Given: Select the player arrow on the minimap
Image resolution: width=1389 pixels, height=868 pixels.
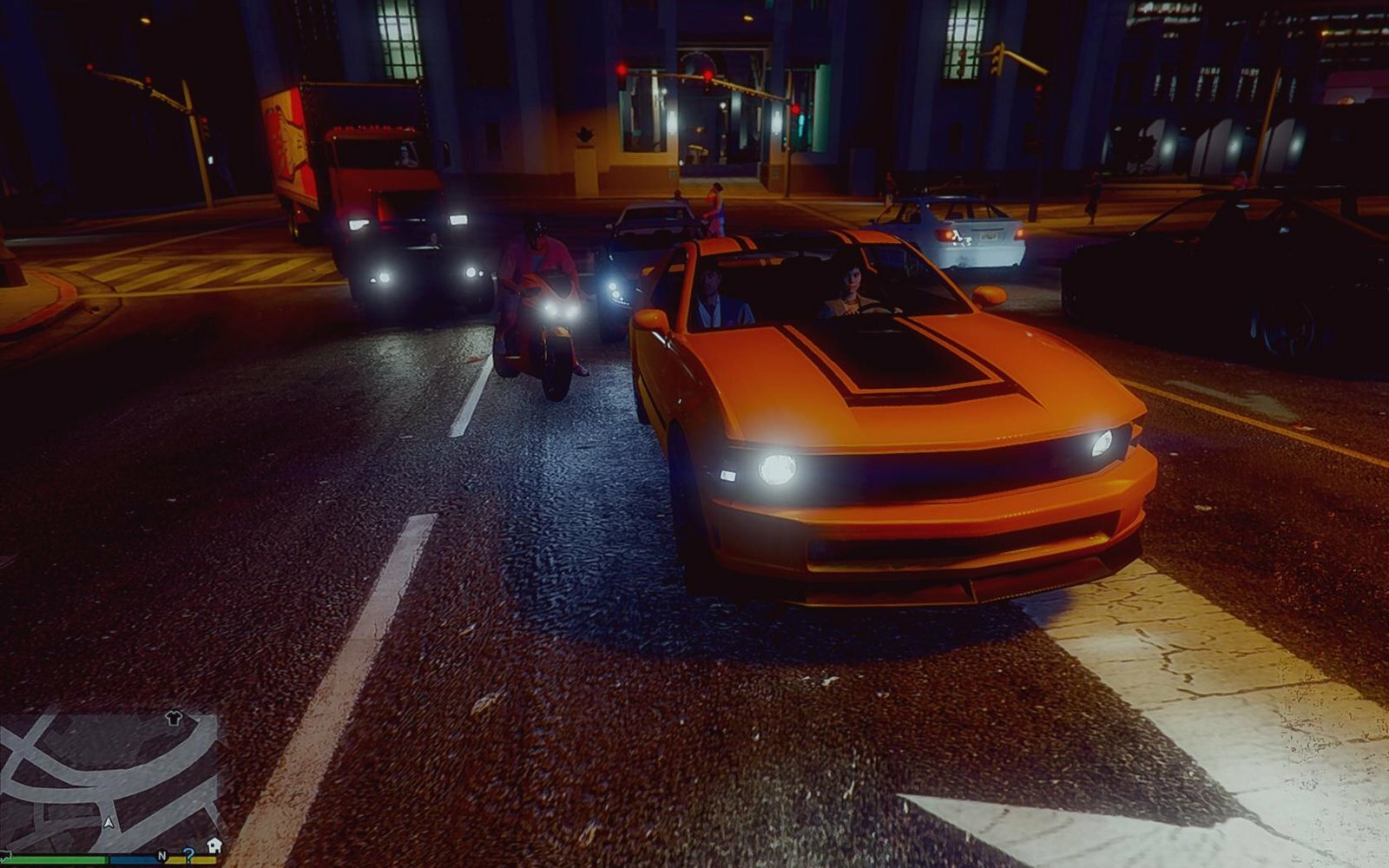Looking at the screenshot, I should [x=109, y=821].
